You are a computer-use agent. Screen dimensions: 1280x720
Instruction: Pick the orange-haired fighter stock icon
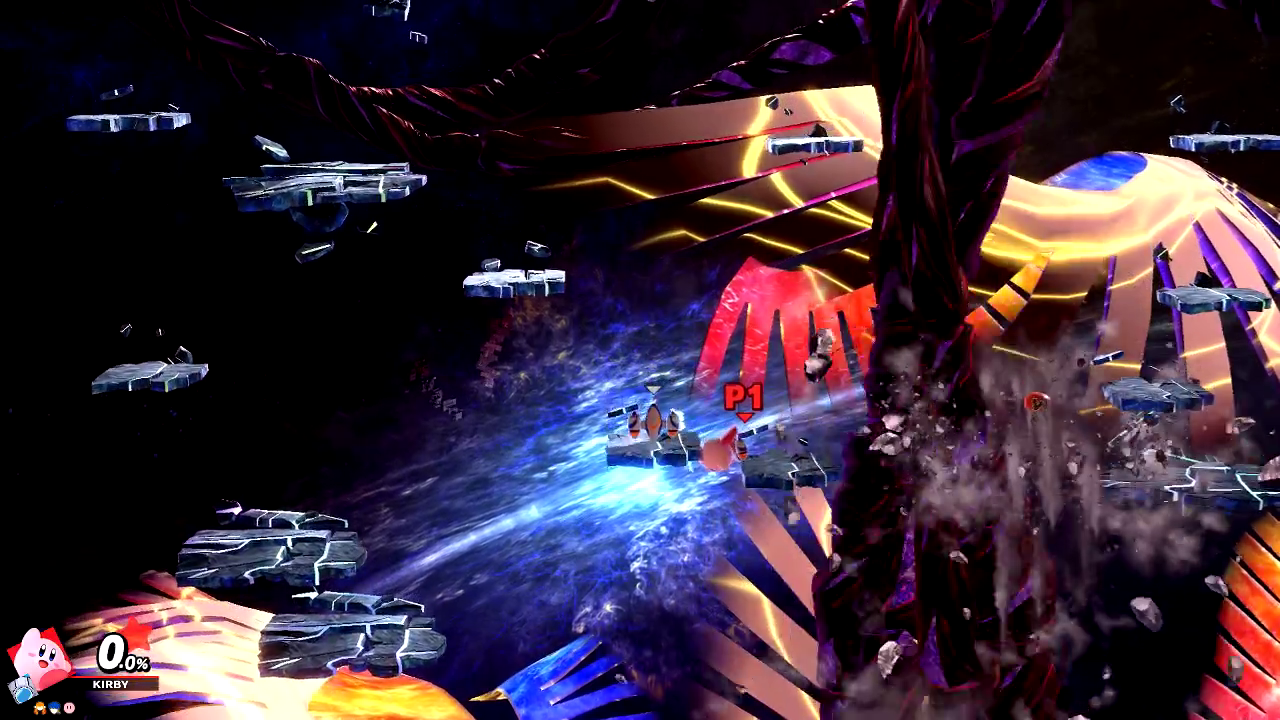(39, 707)
